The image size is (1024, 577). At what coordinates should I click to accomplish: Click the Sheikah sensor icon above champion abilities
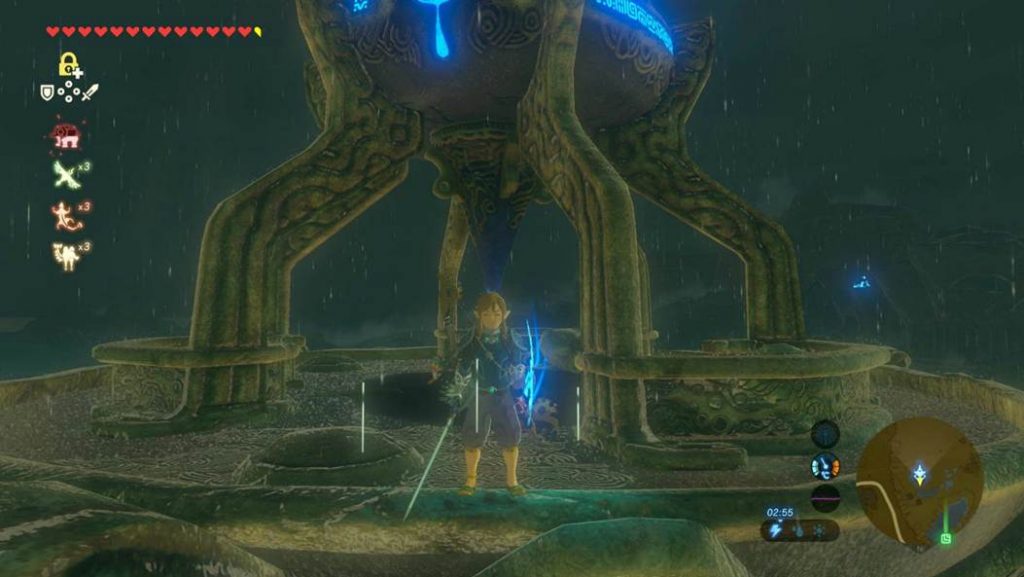[x=825, y=434]
